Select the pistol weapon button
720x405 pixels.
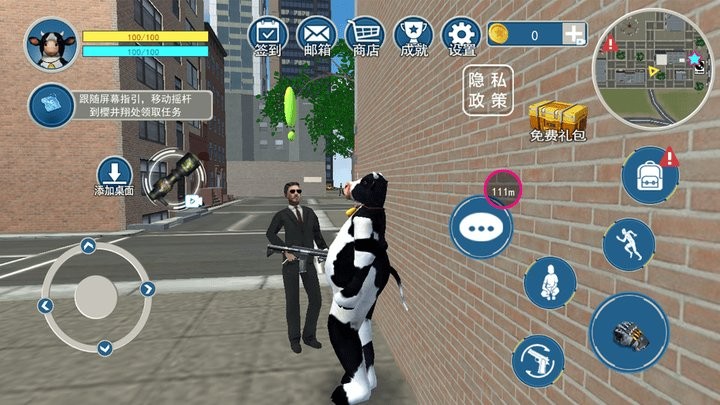coord(538,361)
